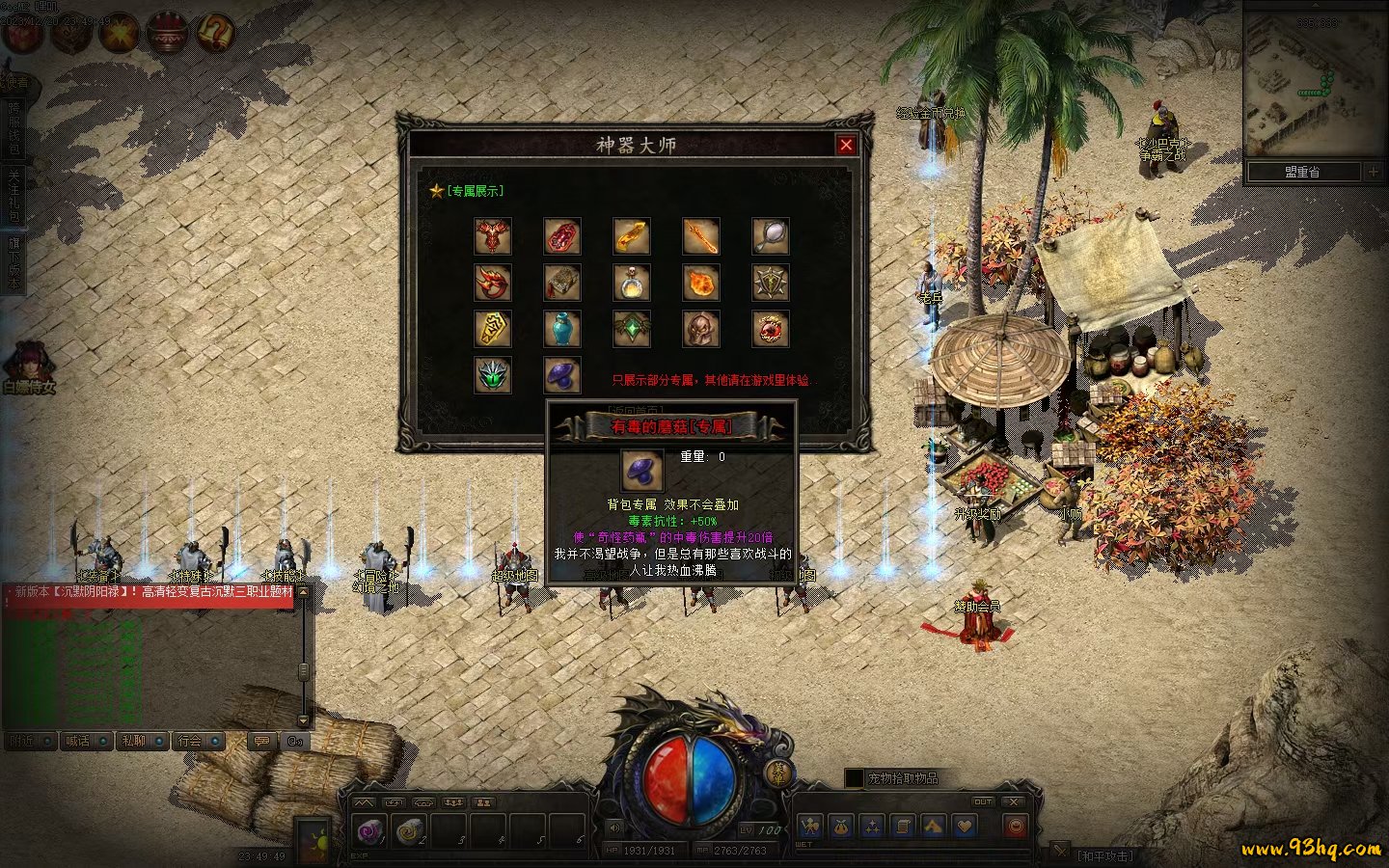Choose the flaming orange fireball item
This screenshot has width=1389, height=868.
[x=700, y=283]
